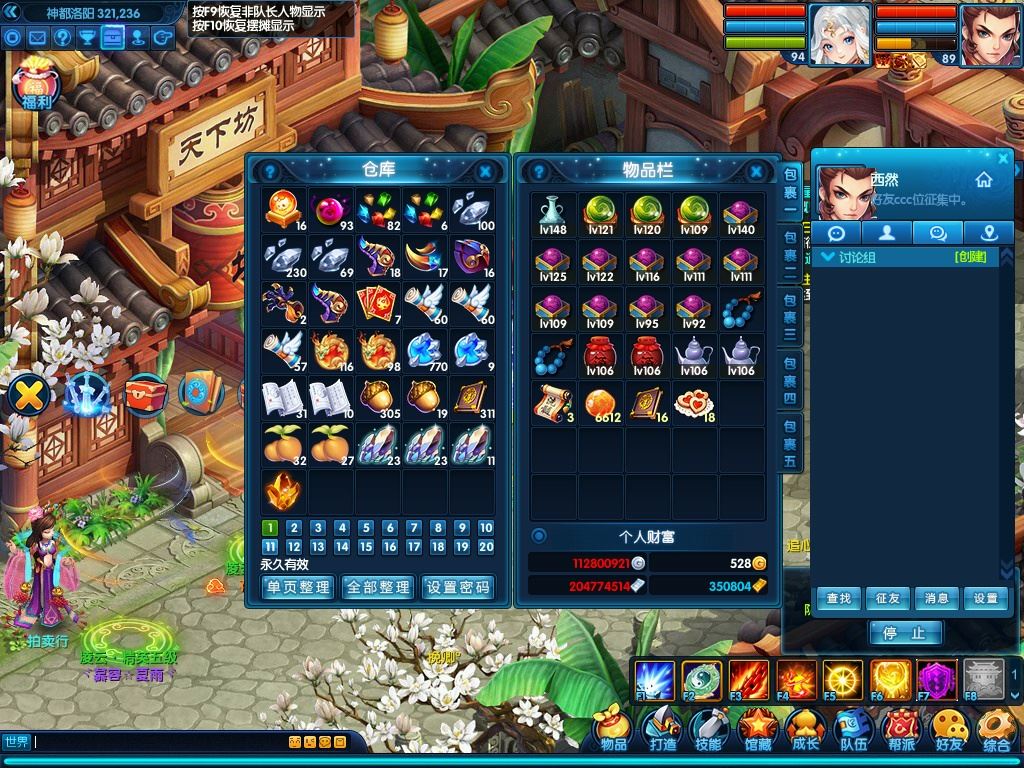Image resolution: width=1024 pixels, height=768 pixels.
Task: Click the 全部整理 sort all button
Action: (x=378, y=587)
